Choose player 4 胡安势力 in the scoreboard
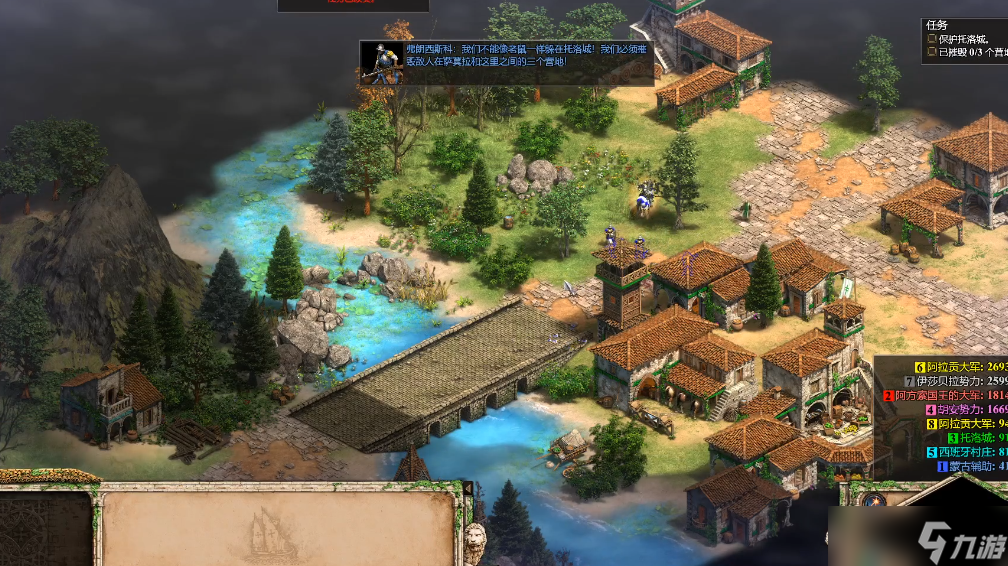The image size is (1008, 566). click(962, 409)
